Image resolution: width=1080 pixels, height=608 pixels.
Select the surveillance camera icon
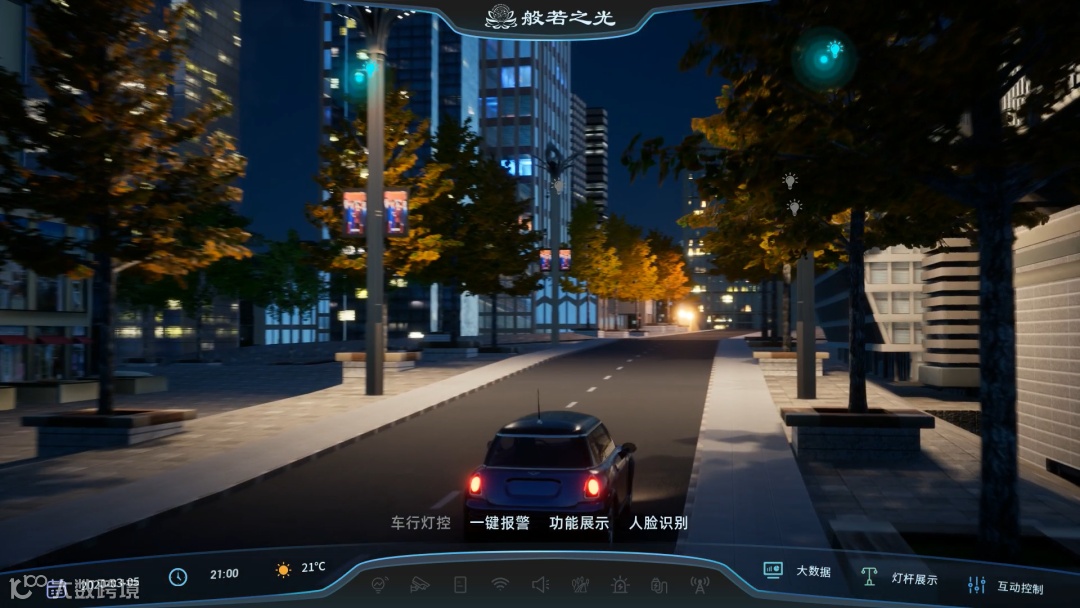click(420, 584)
